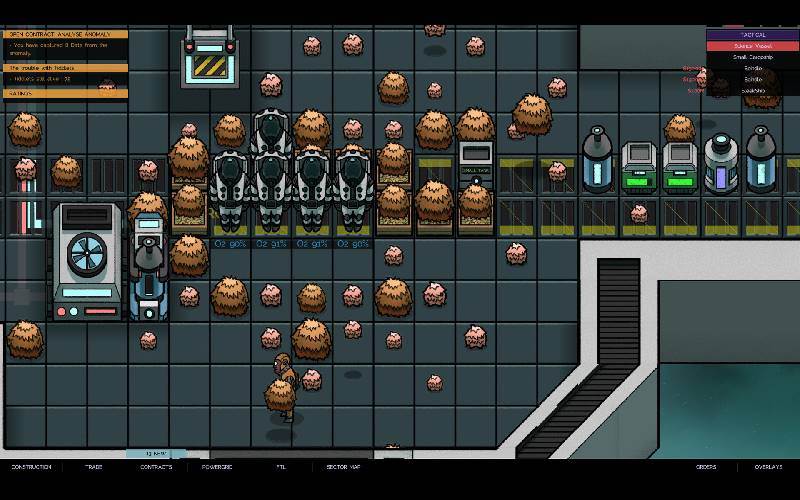Viewport: 800px width, 500px height.
Task: Open the Construction menu
Action: (x=30, y=467)
